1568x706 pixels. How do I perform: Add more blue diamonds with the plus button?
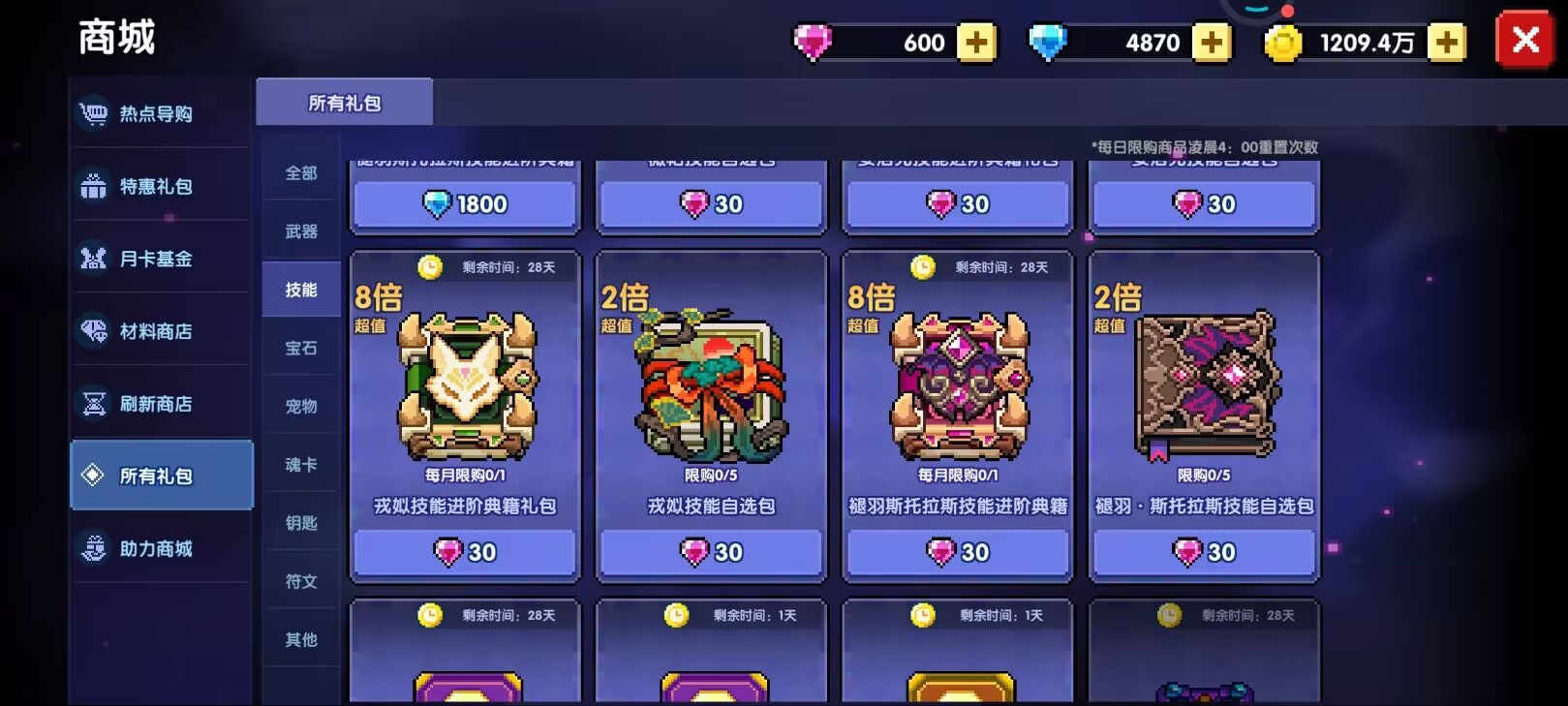tap(1211, 43)
